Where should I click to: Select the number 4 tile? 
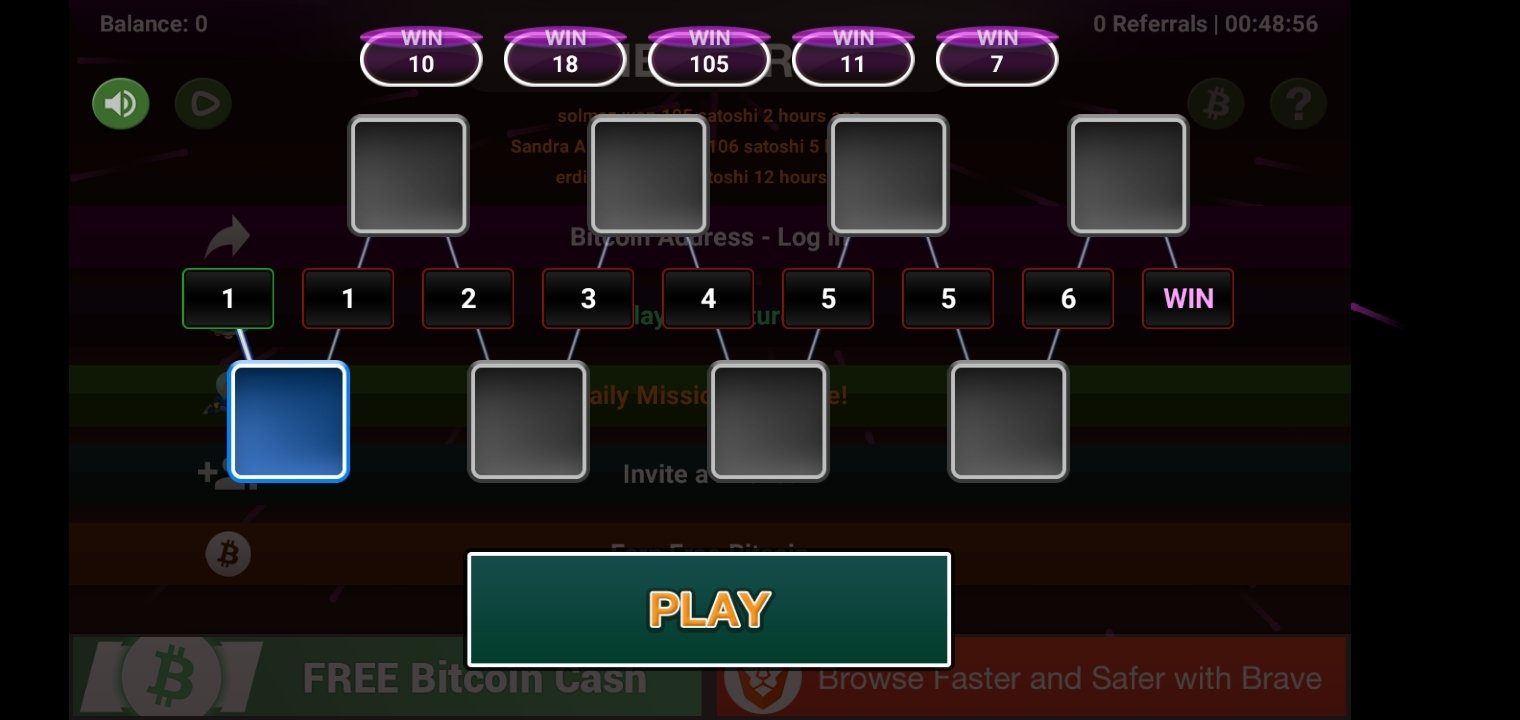tap(708, 298)
